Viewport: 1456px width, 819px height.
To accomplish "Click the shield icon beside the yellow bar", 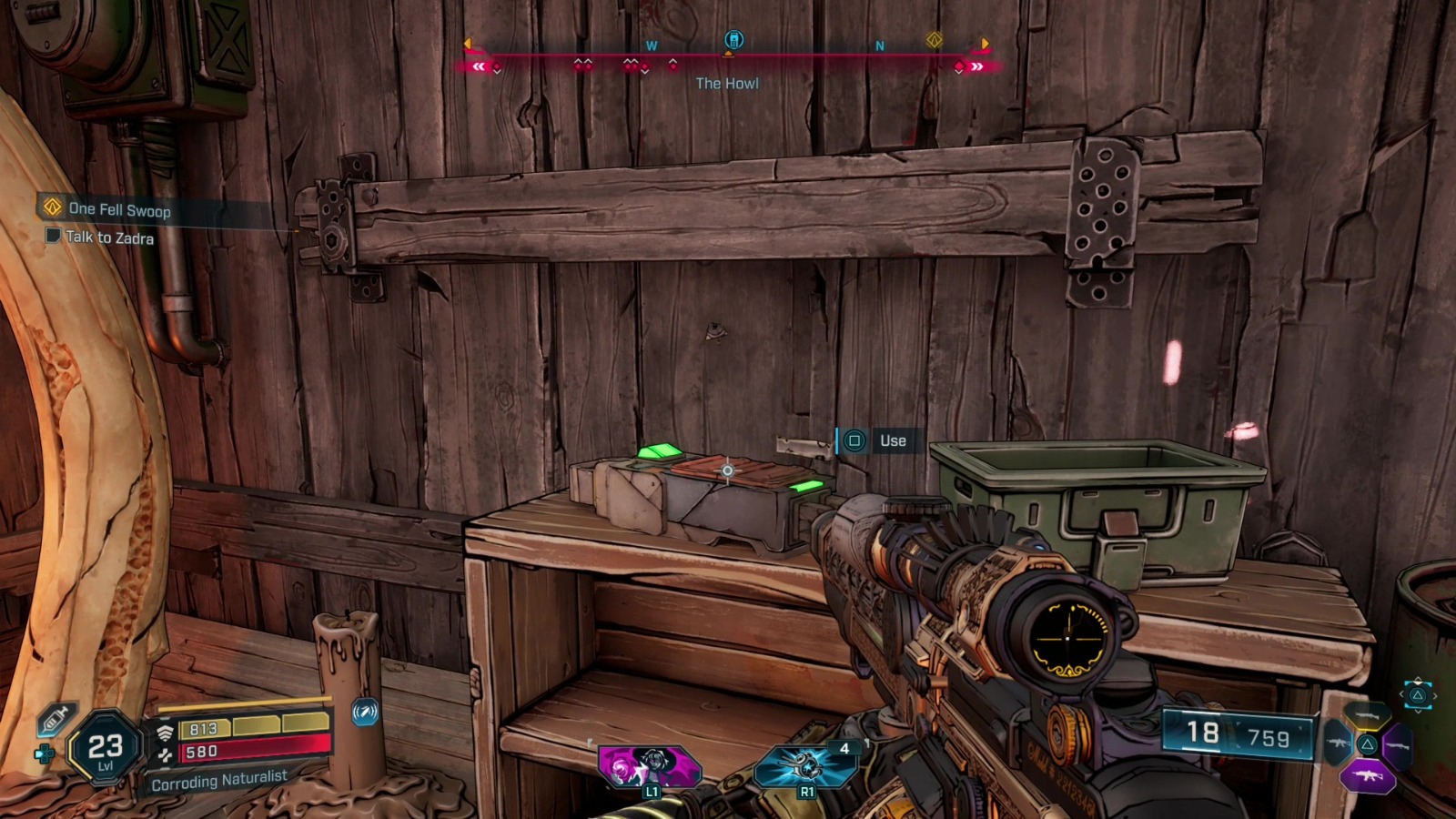I will (x=164, y=731).
